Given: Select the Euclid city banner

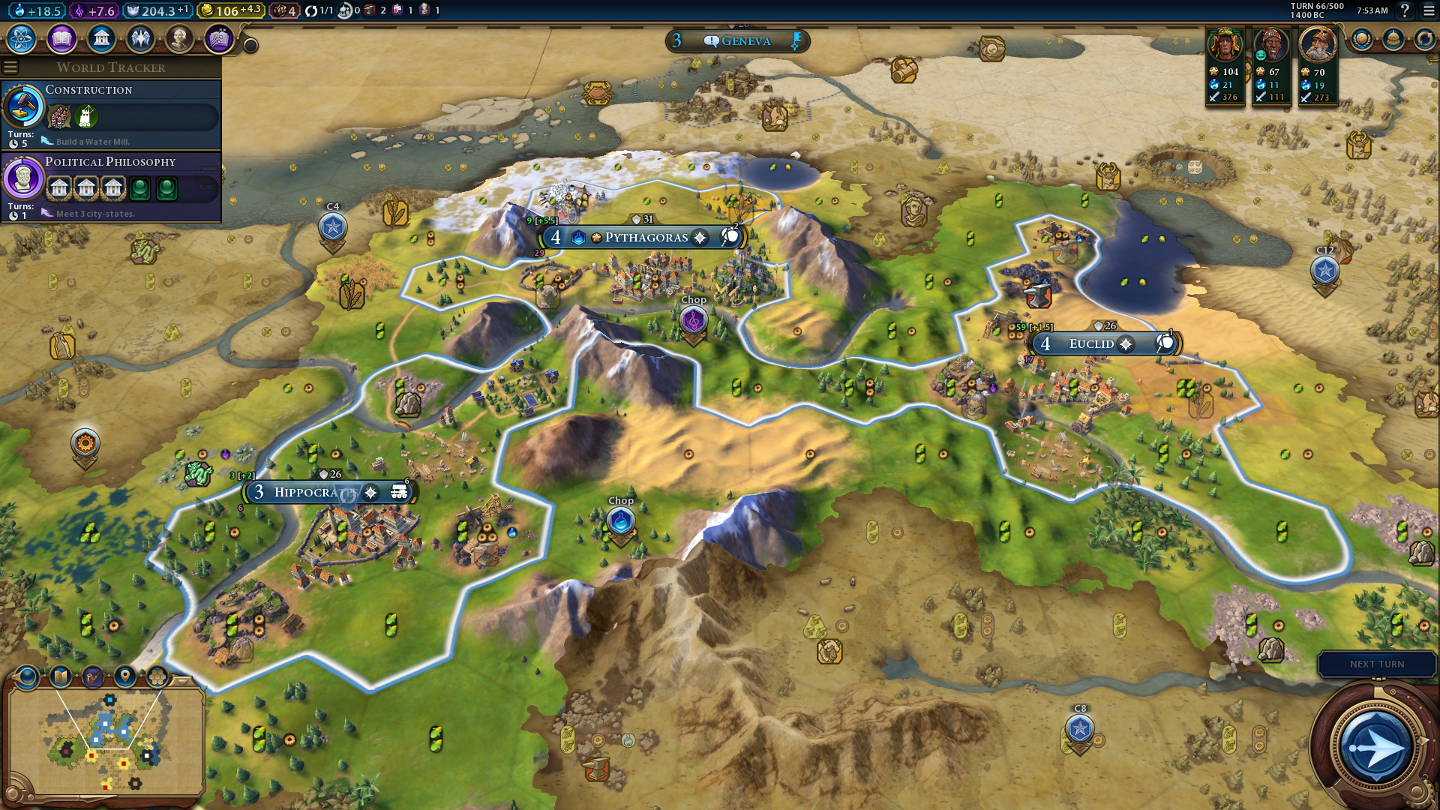Looking at the screenshot, I should coord(1090,344).
